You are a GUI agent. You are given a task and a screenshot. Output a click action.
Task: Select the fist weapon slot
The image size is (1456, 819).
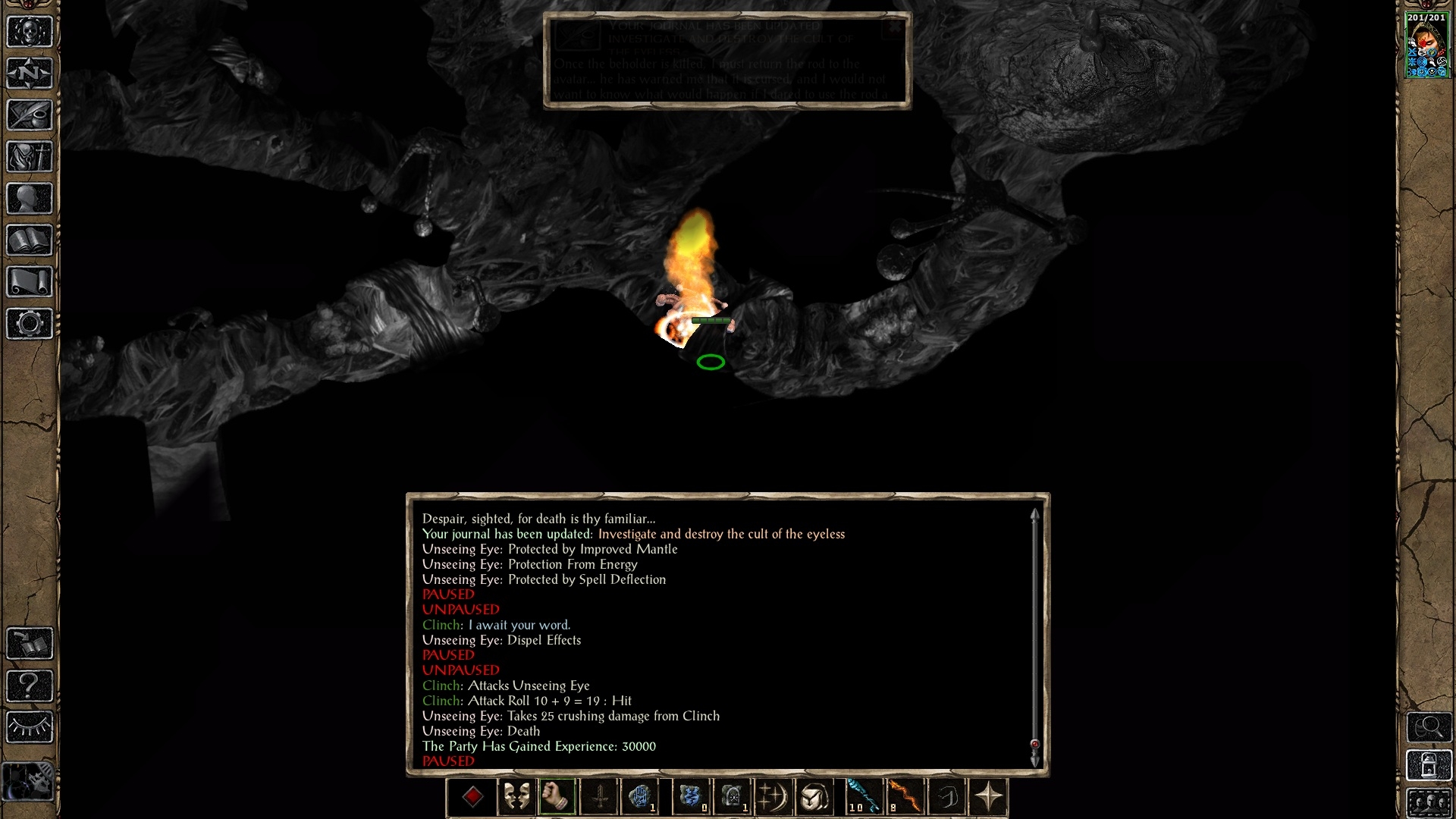click(557, 797)
